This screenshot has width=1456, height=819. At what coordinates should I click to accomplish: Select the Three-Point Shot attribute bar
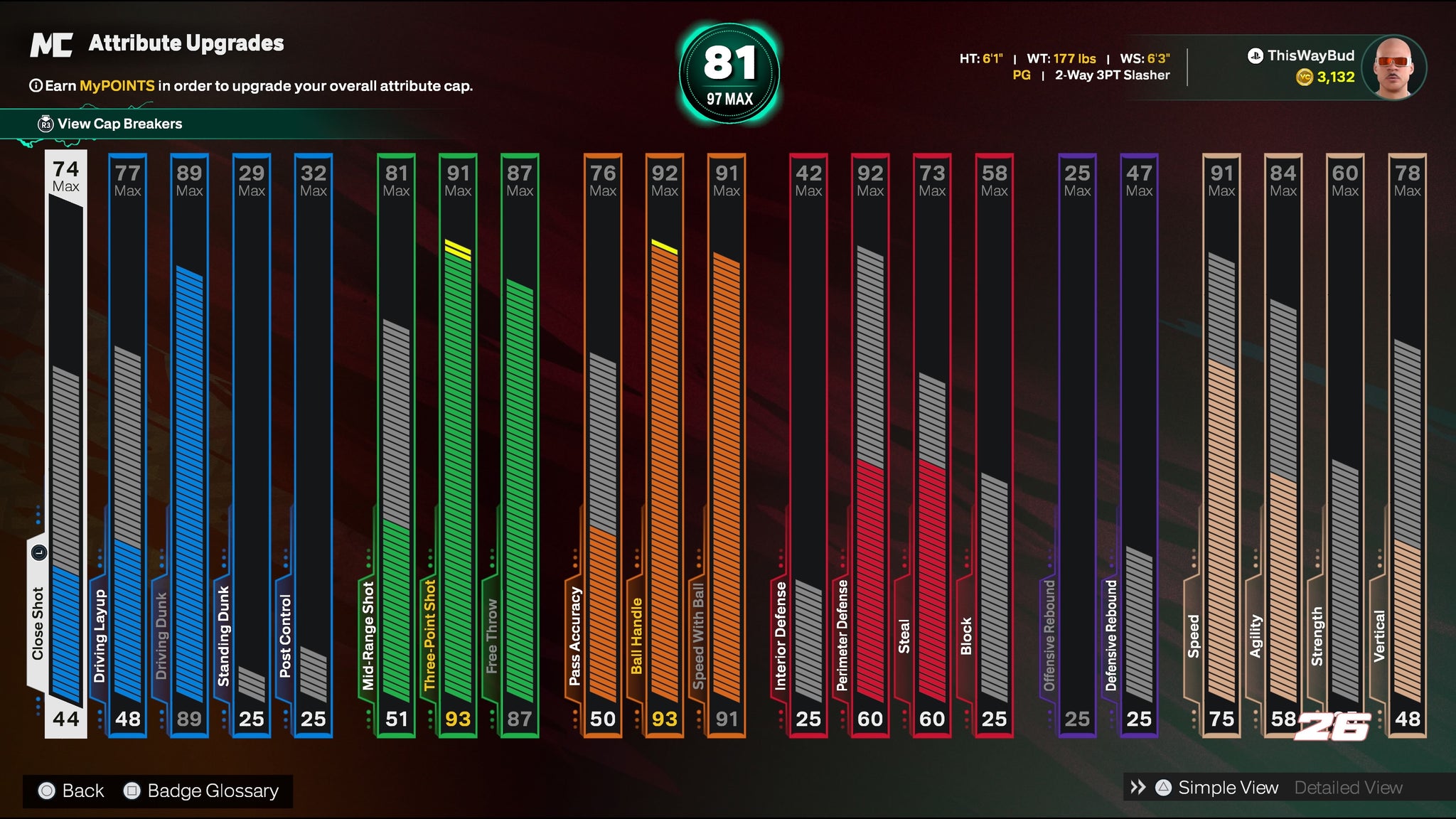pyautogui.click(x=459, y=444)
